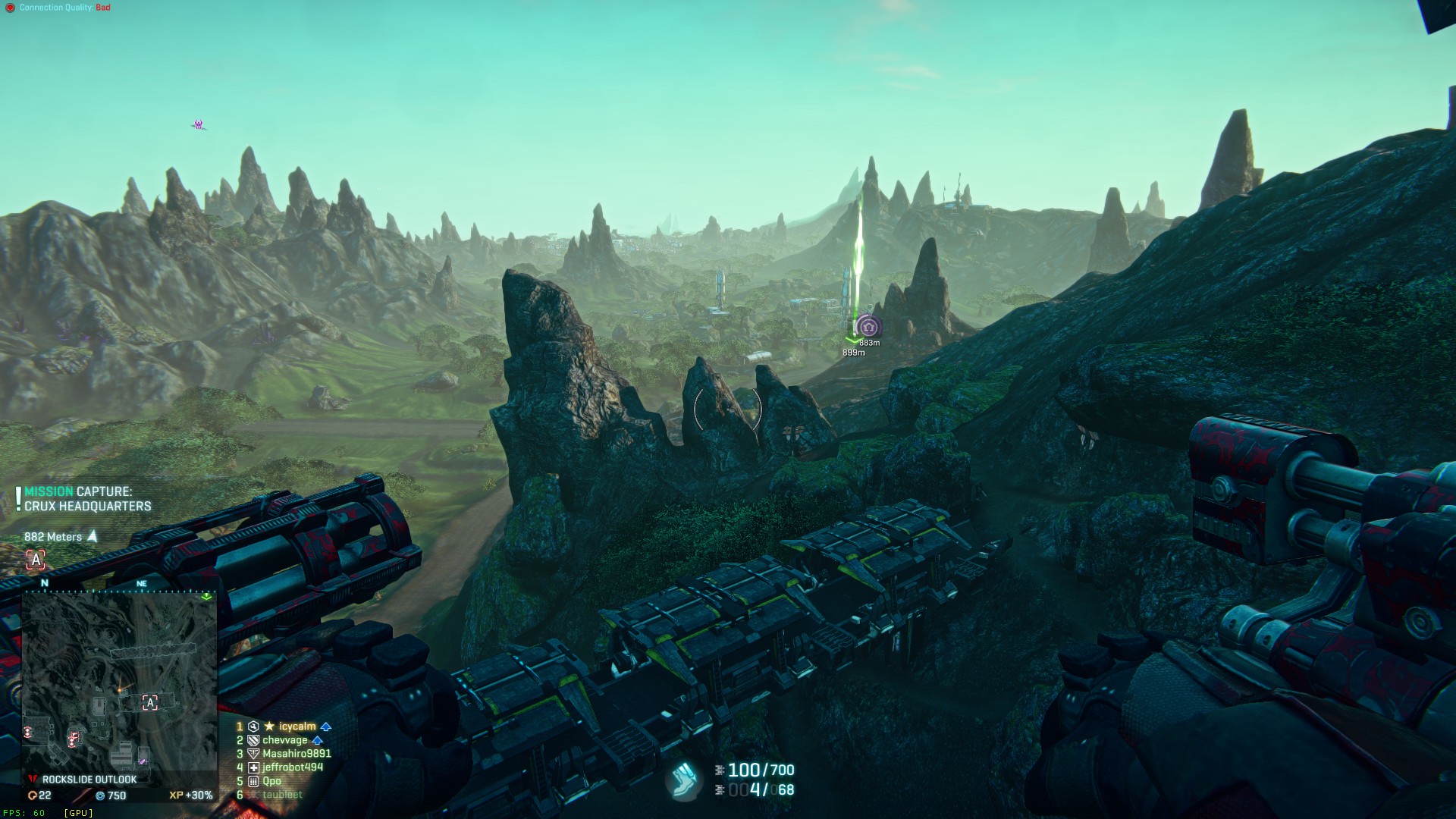Click the red Connection Quality indicator
This screenshot has width=1456, height=819.
pyautogui.click(x=10, y=8)
